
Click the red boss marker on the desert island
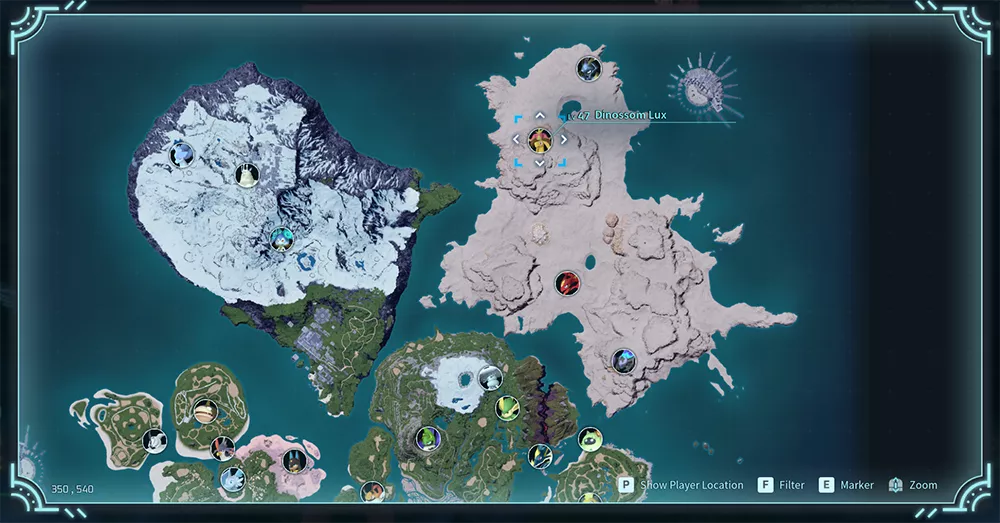567,283
